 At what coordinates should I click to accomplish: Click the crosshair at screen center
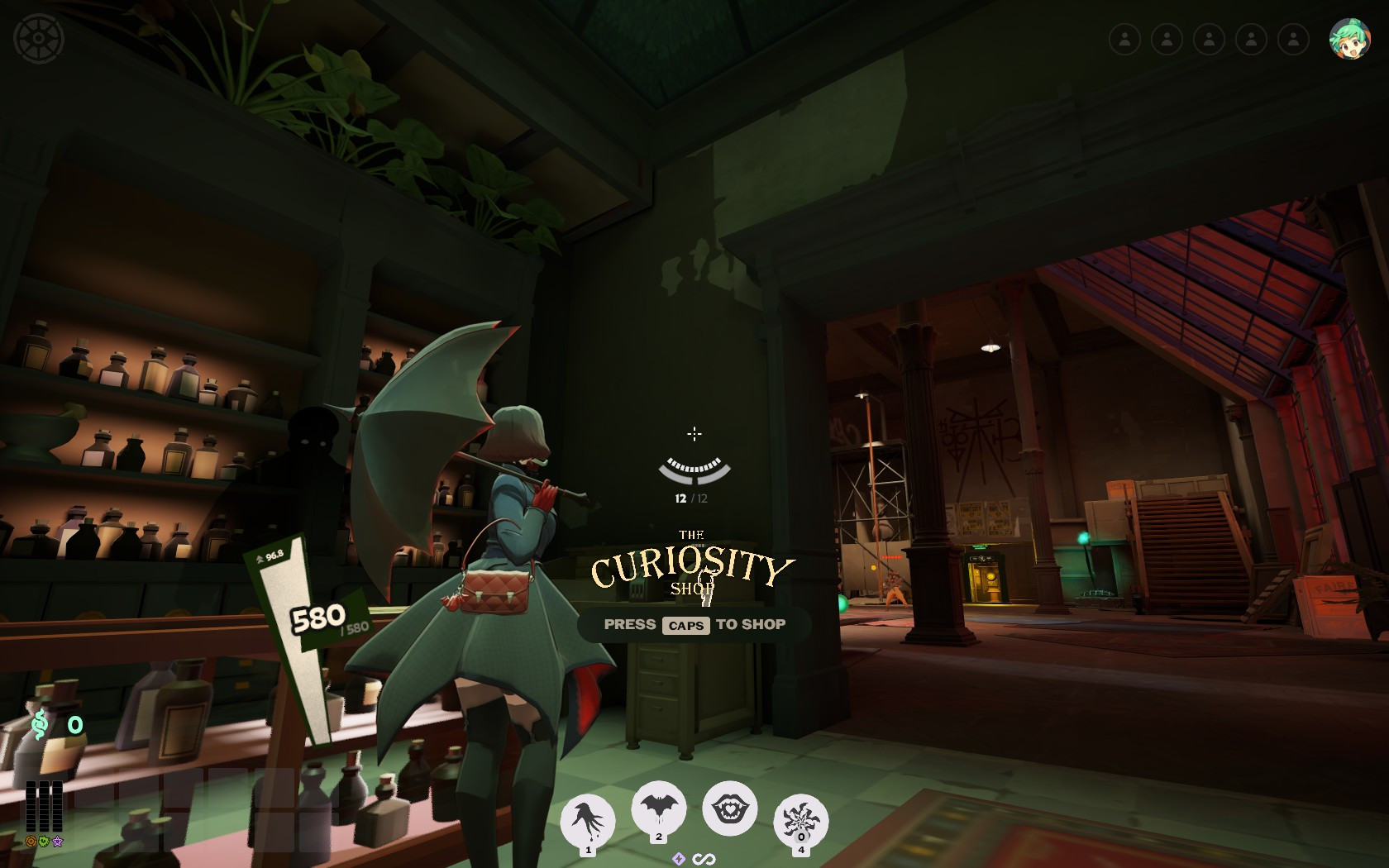pyautogui.click(x=694, y=434)
